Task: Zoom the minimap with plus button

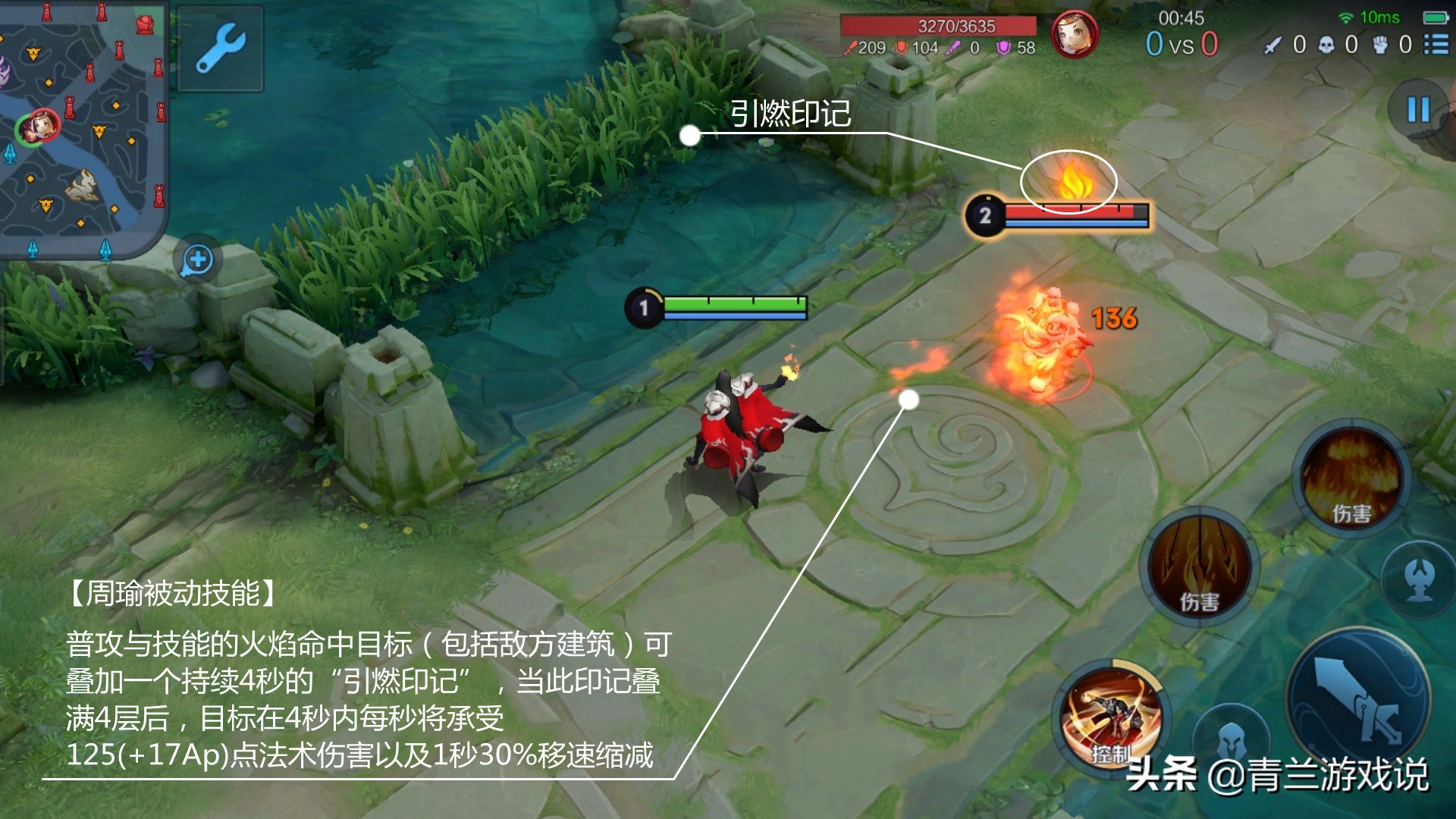Action: pyautogui.click(x=197, y=259)
